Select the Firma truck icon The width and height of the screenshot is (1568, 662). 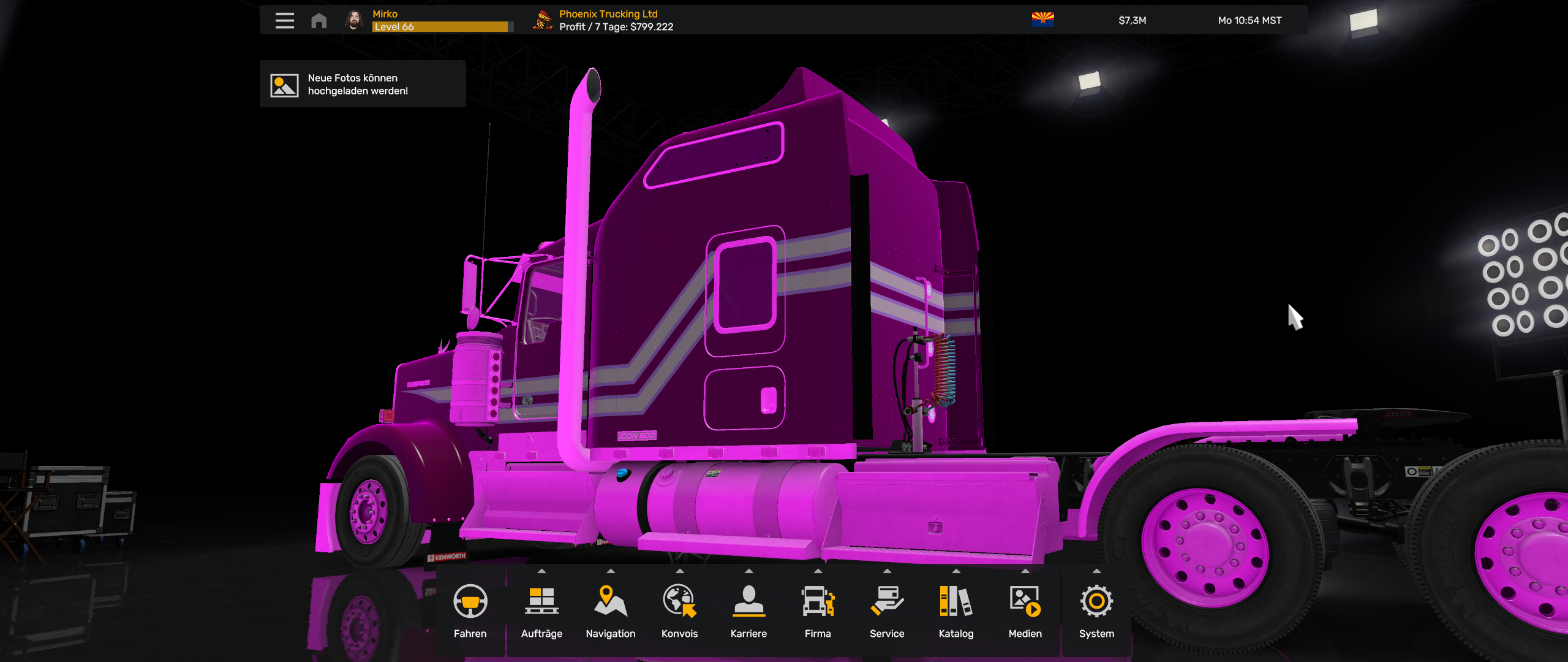click(x=818, y=604)
